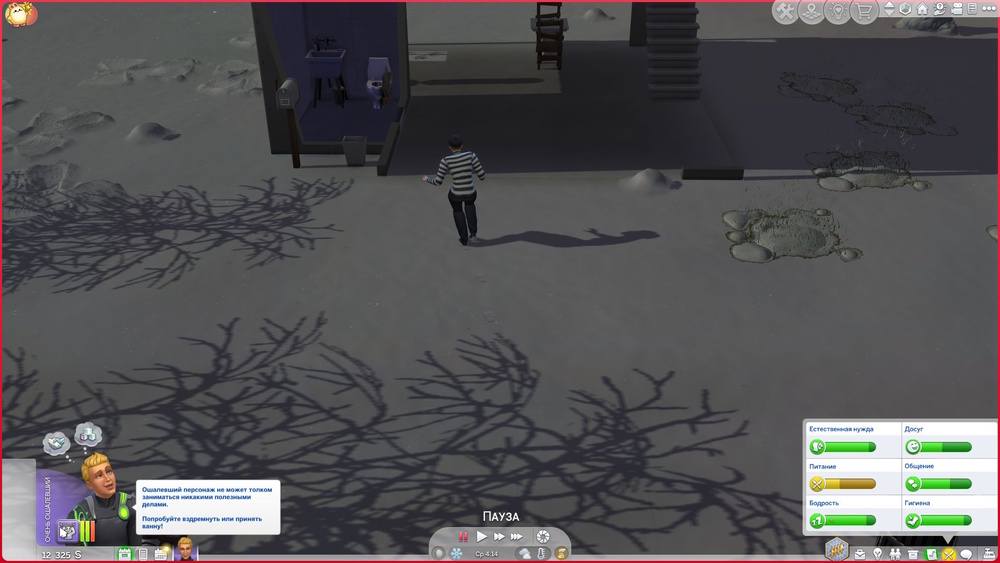Open the career briefcase panel
Viewport: 1000px width, 563px height.
coord(859,554)
